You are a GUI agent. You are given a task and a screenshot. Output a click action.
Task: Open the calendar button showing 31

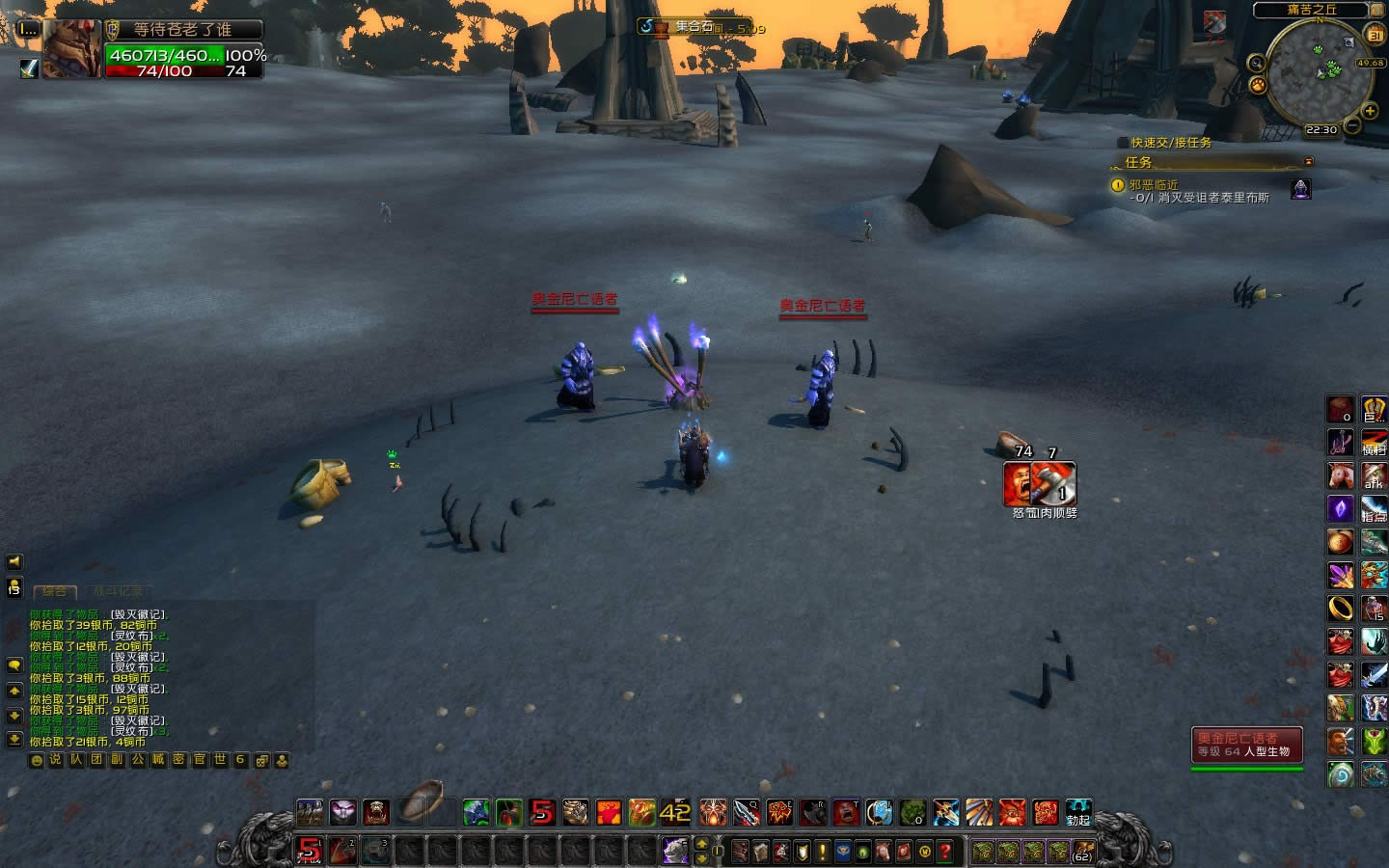[x=1375, y=36]
